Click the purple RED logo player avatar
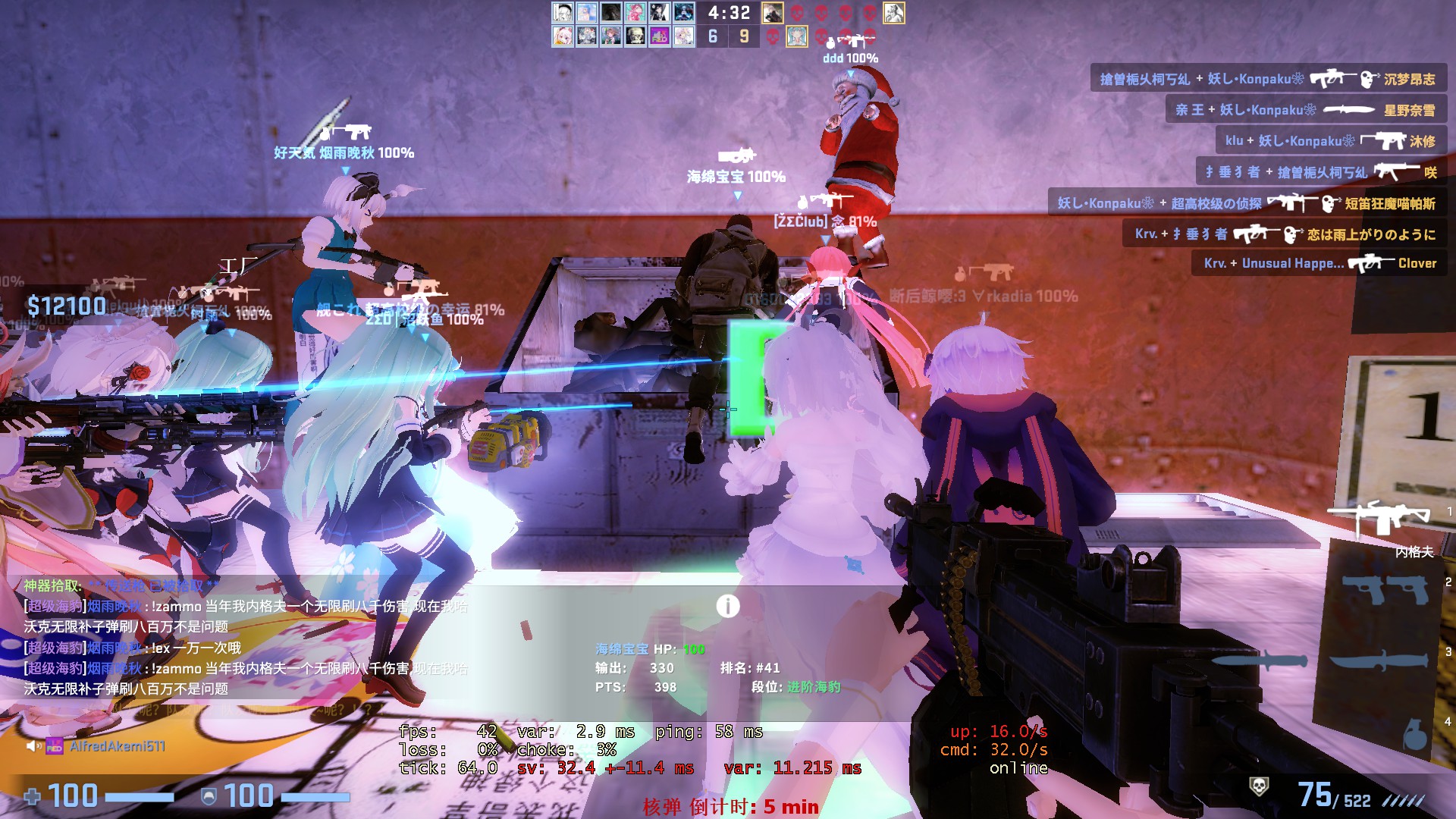The height and width of the screenshot is (819, 1456). [659, 36]
